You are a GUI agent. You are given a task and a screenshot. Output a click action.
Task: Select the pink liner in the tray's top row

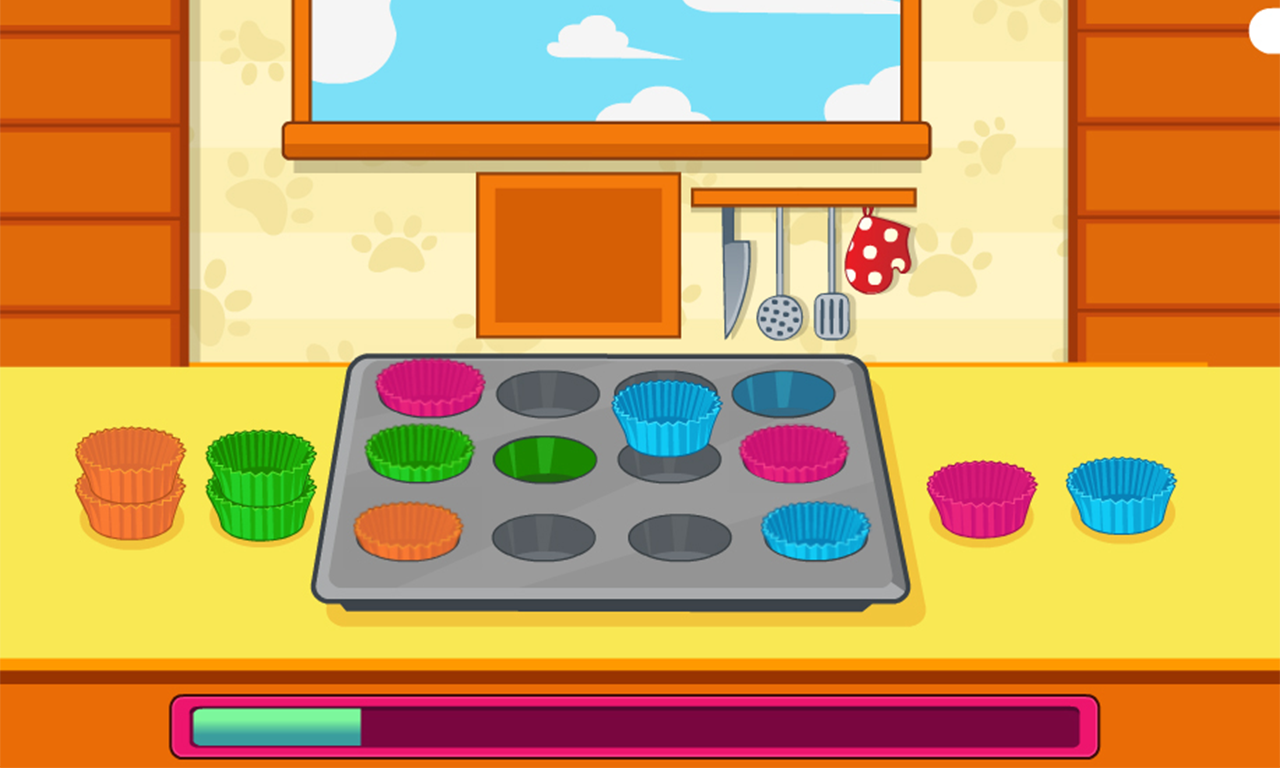pos(428,392)
